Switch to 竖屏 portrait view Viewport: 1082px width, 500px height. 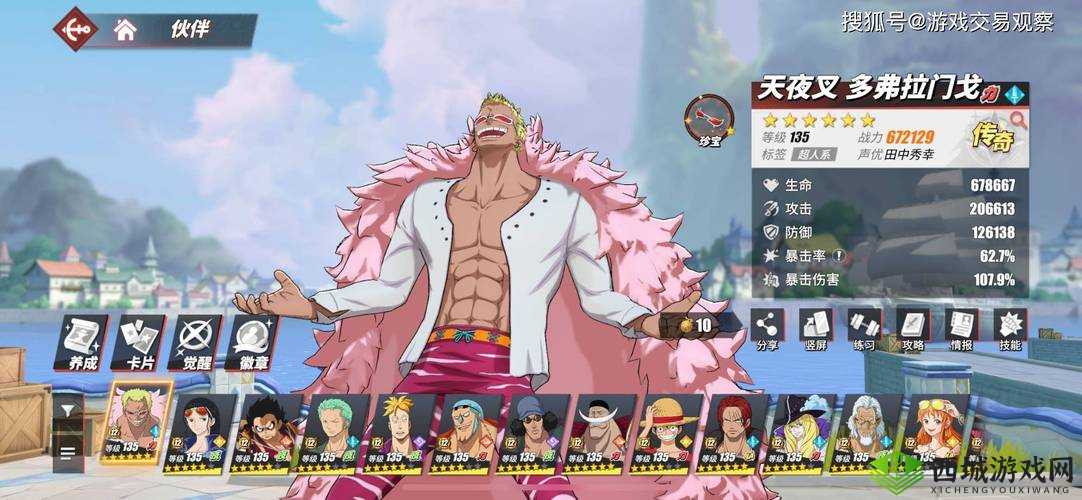815,328
